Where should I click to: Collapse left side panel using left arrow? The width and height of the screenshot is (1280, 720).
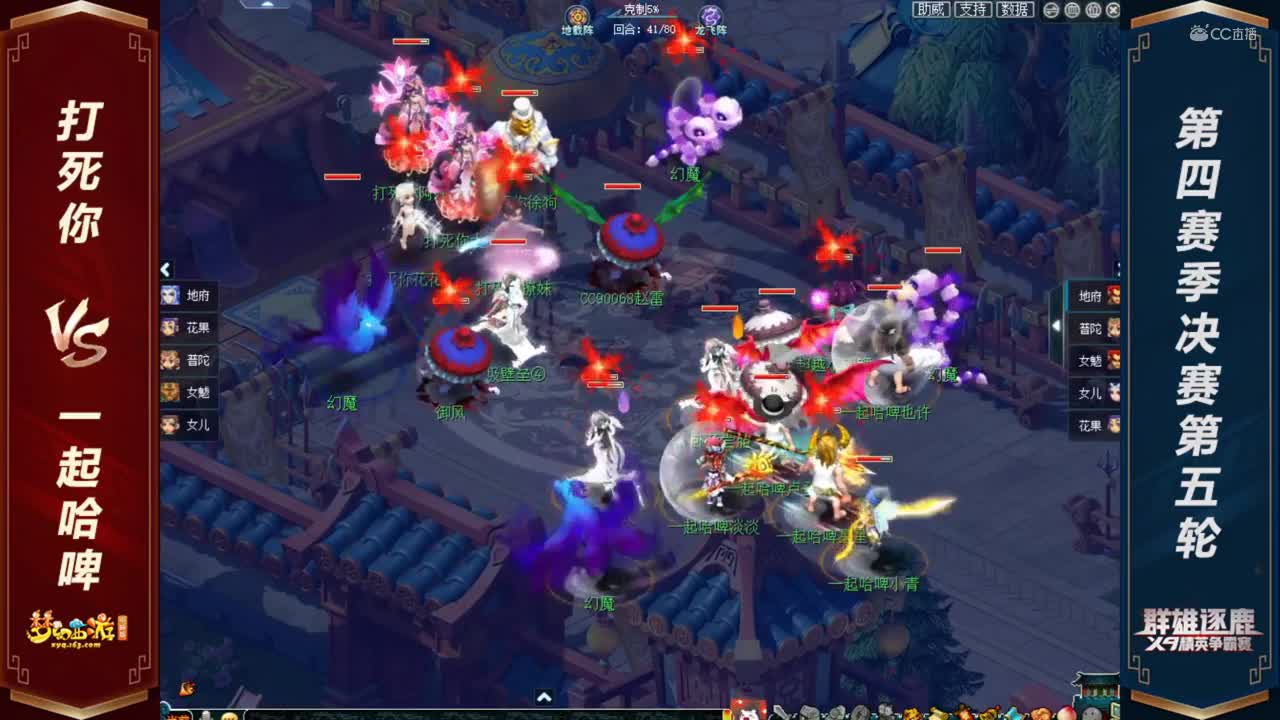coord(165,270)
